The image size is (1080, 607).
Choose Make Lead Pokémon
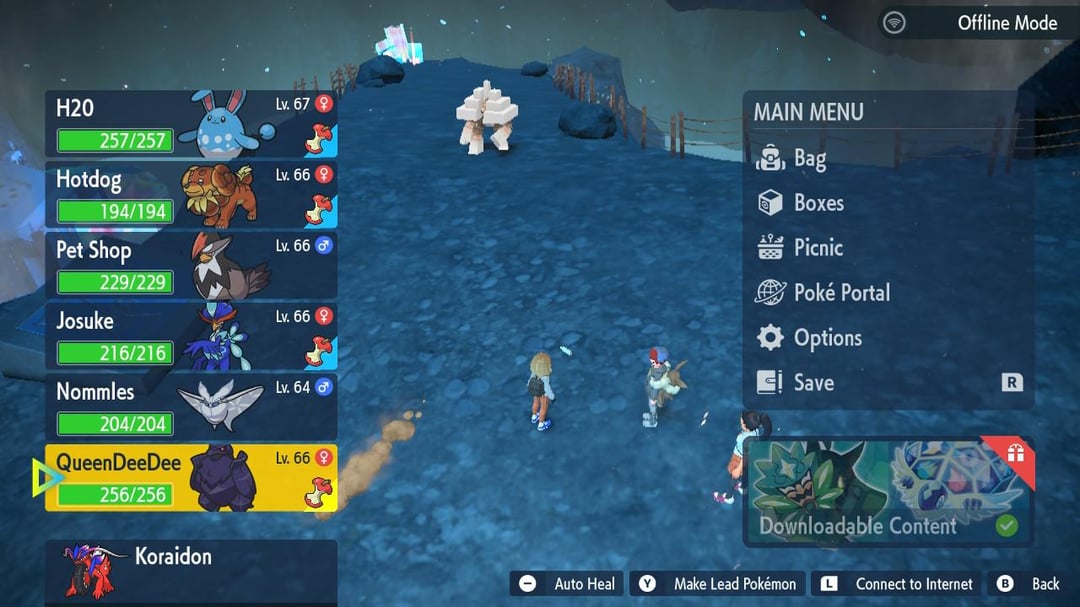point(719,584)
